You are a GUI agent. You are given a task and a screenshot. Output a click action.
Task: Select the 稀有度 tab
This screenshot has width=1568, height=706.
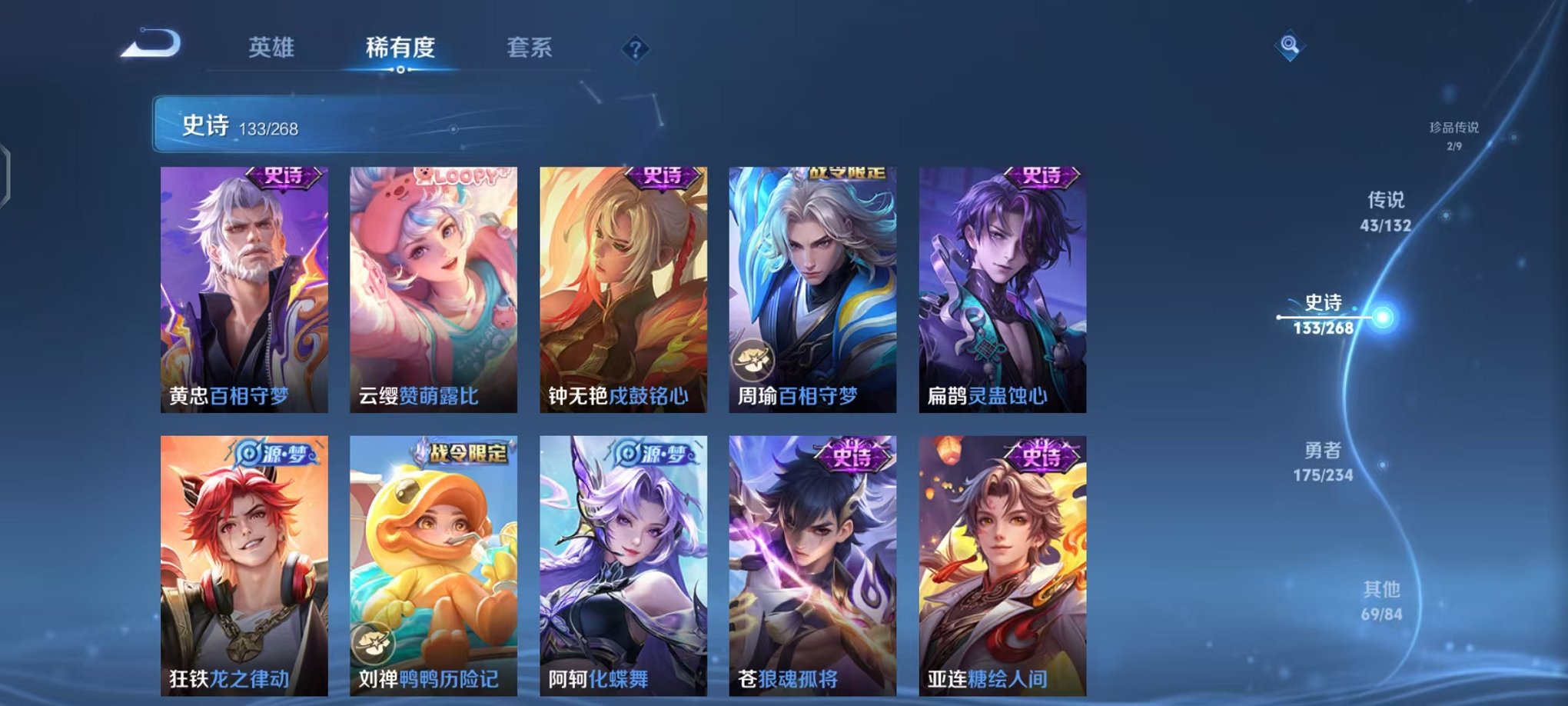tap(400, 46)
